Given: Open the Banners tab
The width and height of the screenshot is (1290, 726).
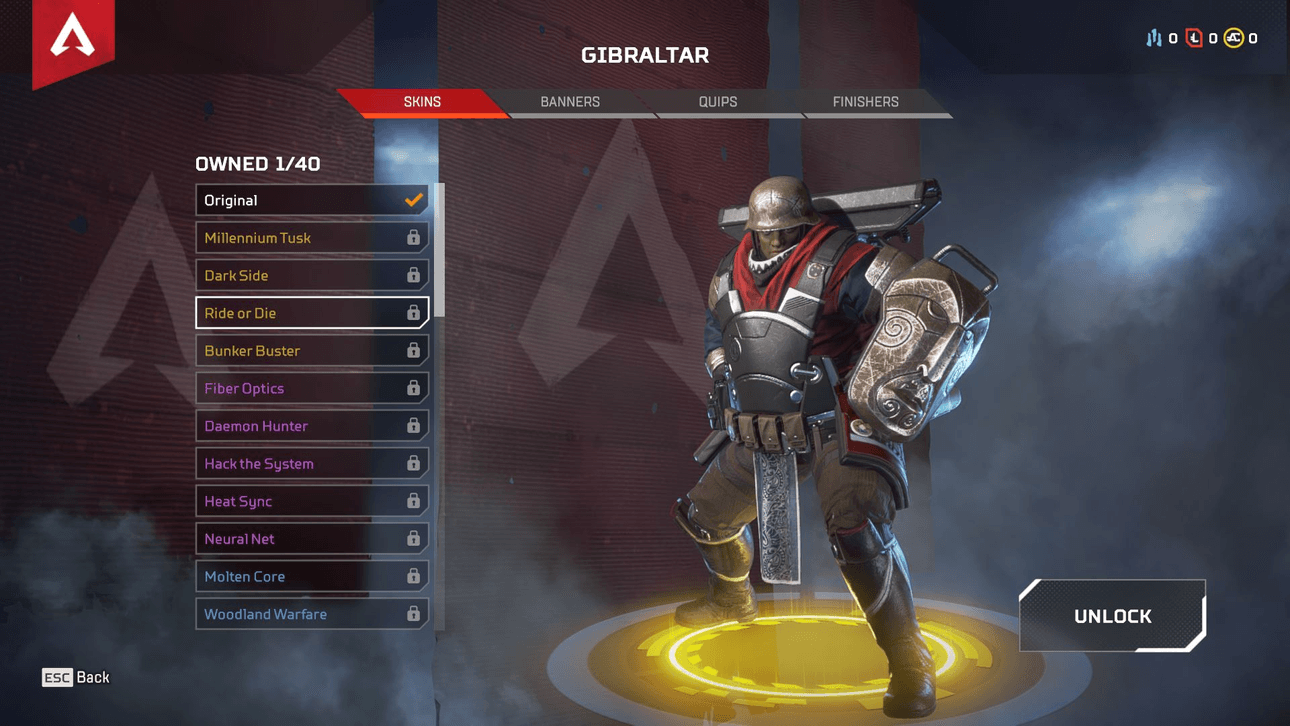Looking at the screenshot, I should (x=570, y=102).
